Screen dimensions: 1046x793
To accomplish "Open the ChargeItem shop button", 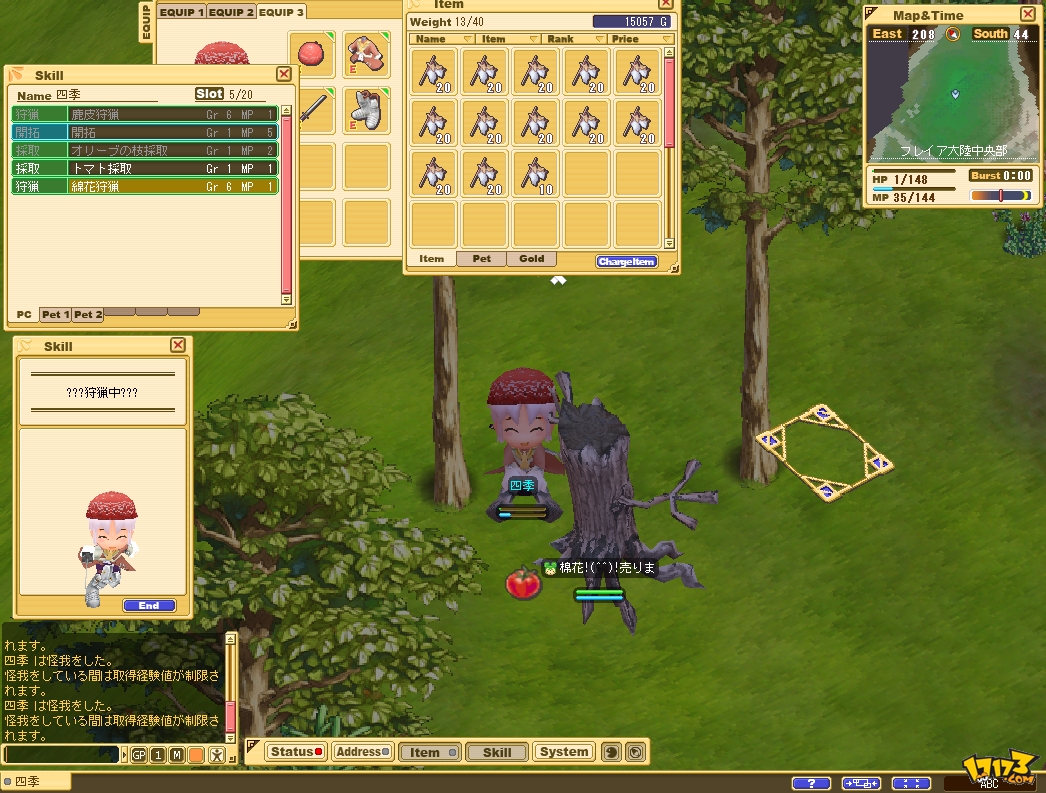I will (x=626, y=262).
